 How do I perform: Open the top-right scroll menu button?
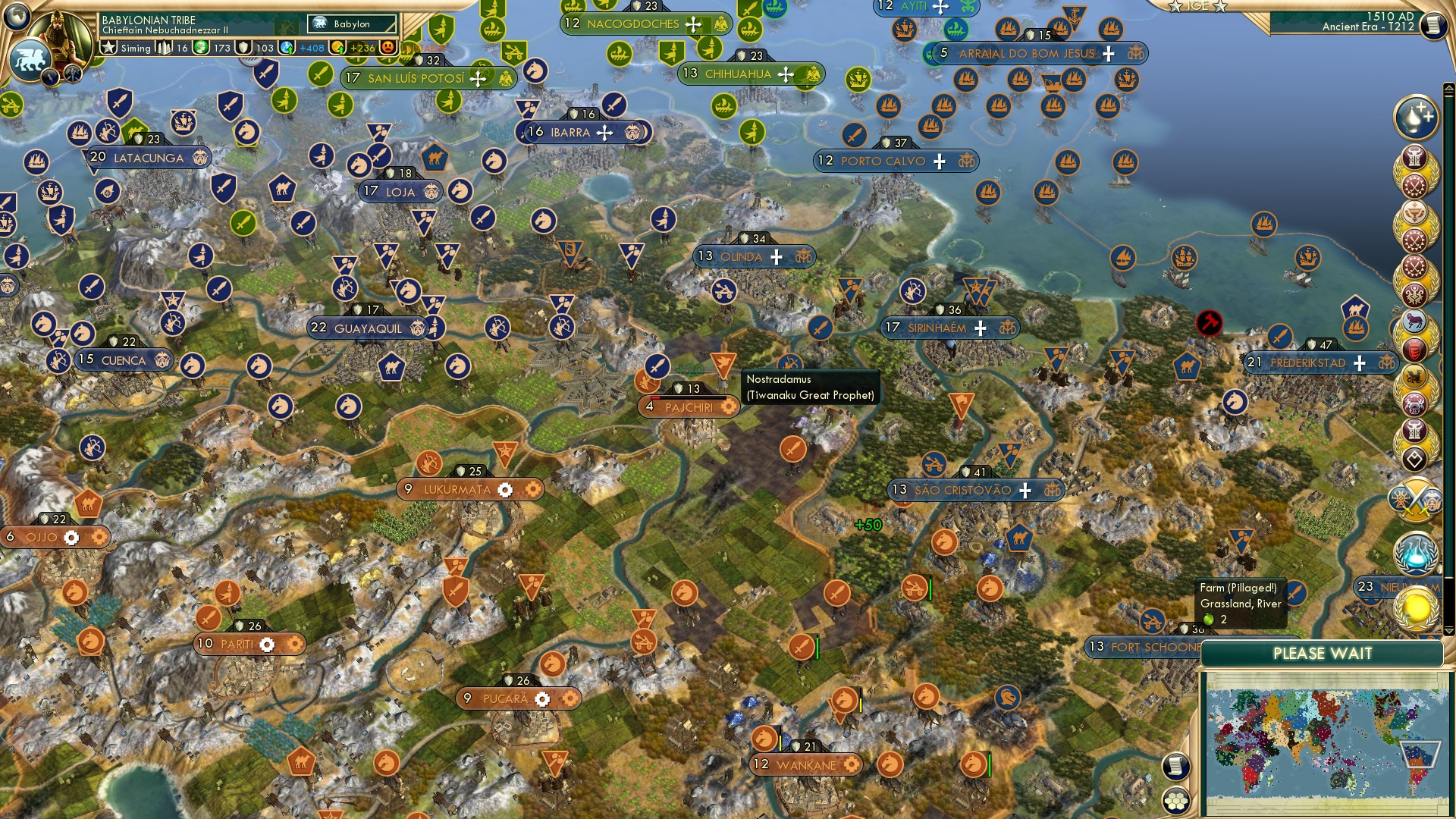1432,25
